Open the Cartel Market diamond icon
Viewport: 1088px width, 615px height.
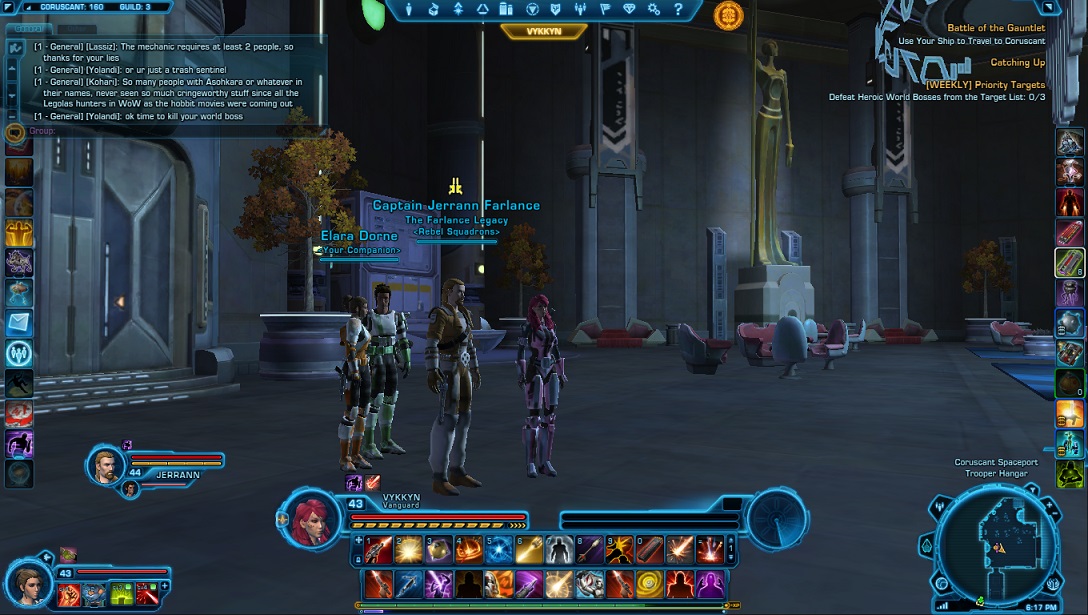coord(627,10)
